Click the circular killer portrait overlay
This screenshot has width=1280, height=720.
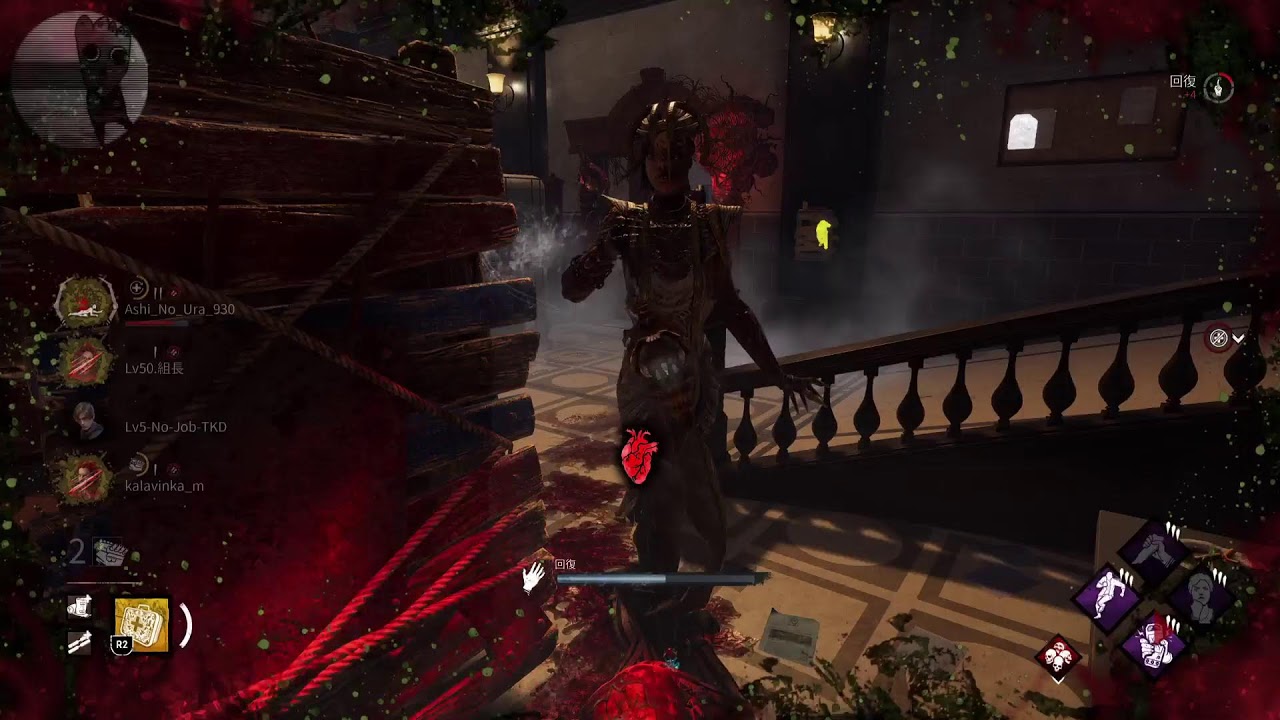80,80
